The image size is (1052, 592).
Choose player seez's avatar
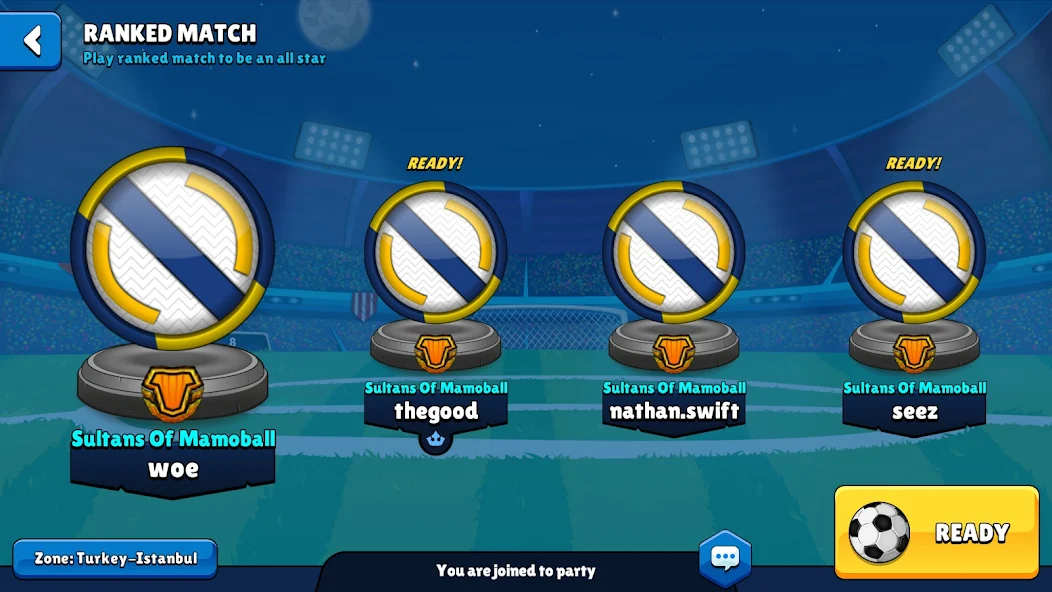(914, 252)
